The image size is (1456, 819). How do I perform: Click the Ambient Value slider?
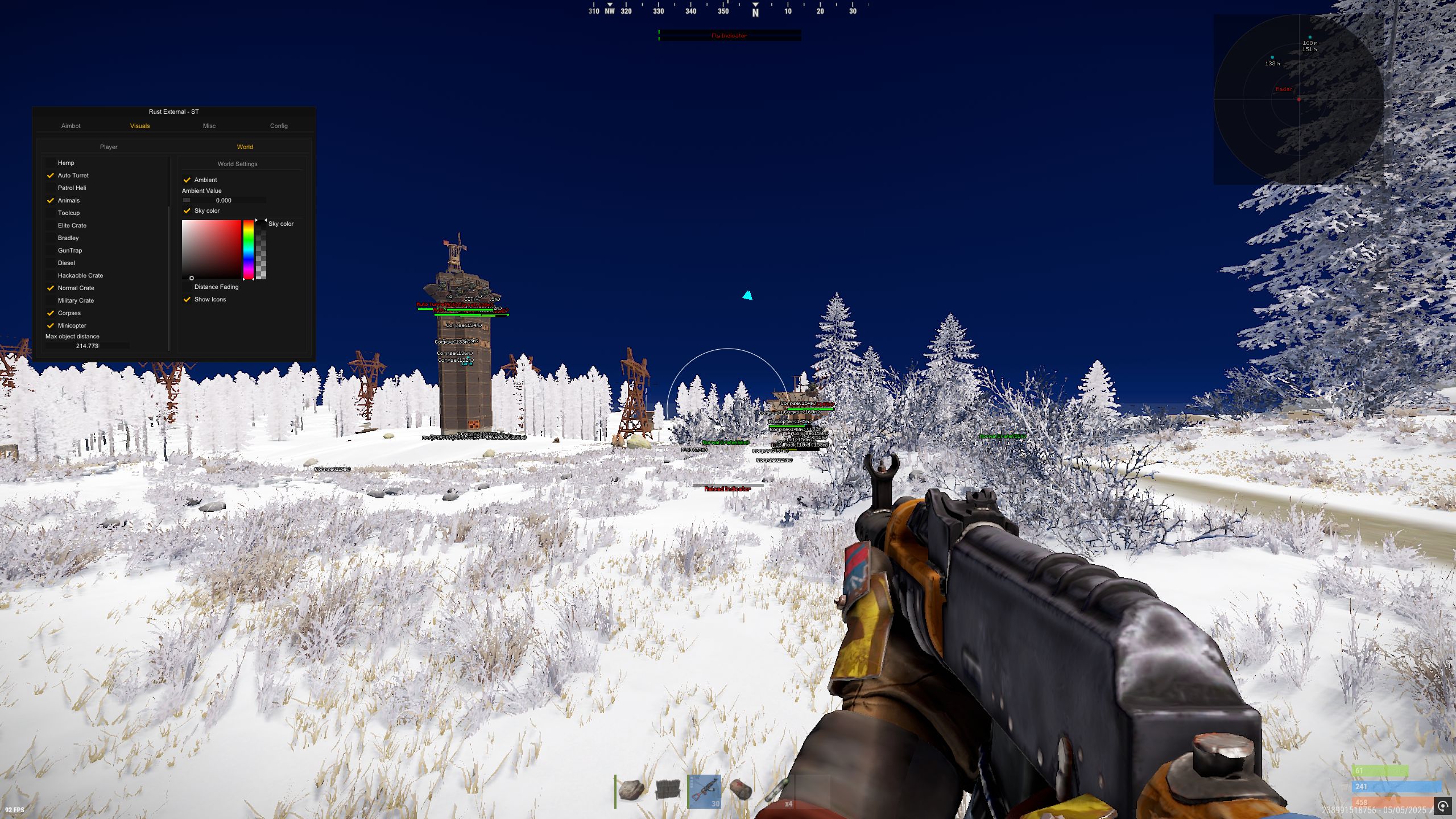pos(224,200)
